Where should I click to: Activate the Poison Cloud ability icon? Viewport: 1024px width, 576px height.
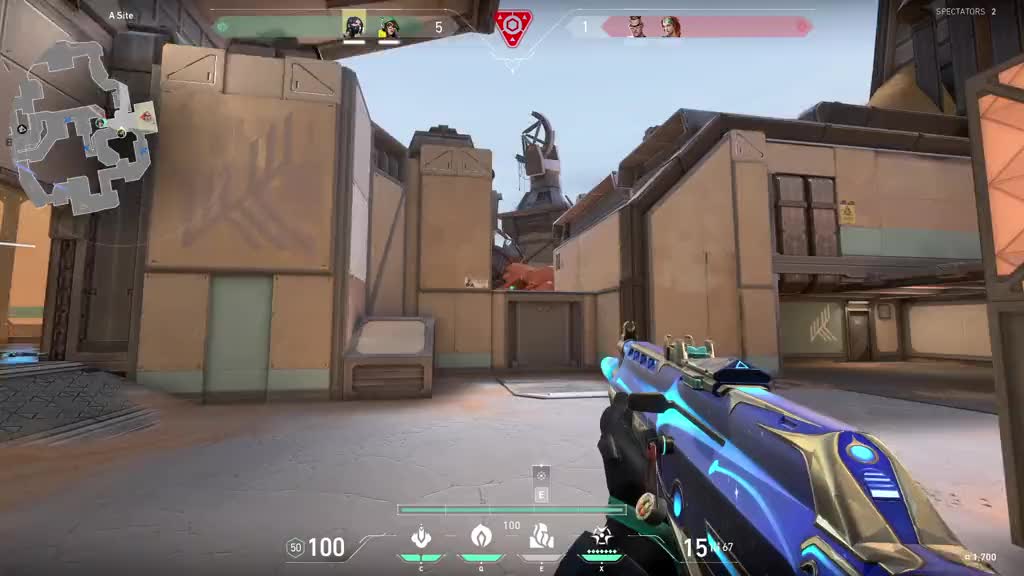481,537
